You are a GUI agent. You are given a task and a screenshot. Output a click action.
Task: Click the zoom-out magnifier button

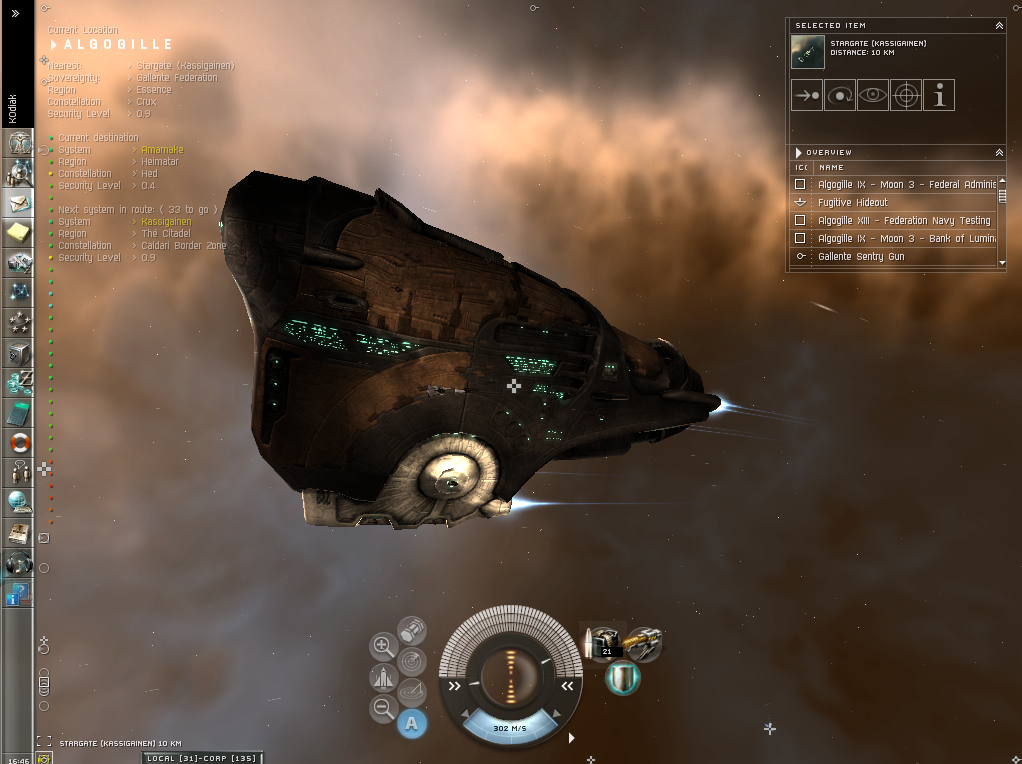(x=383, y=709)
